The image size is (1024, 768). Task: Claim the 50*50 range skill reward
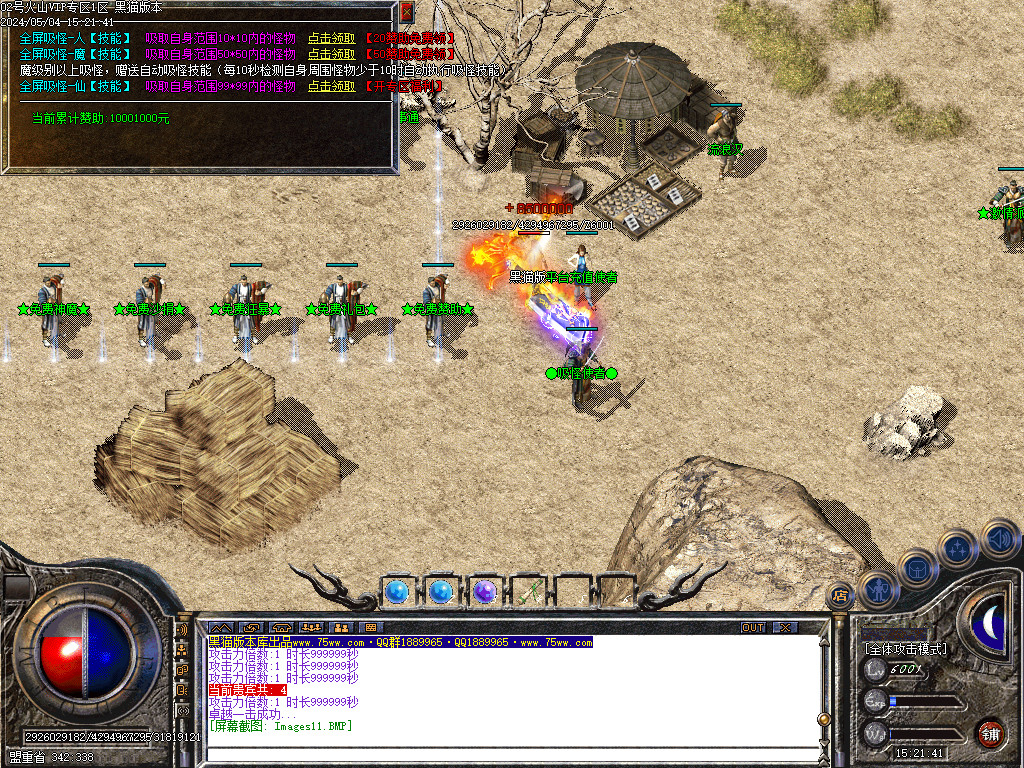point(331,54)
